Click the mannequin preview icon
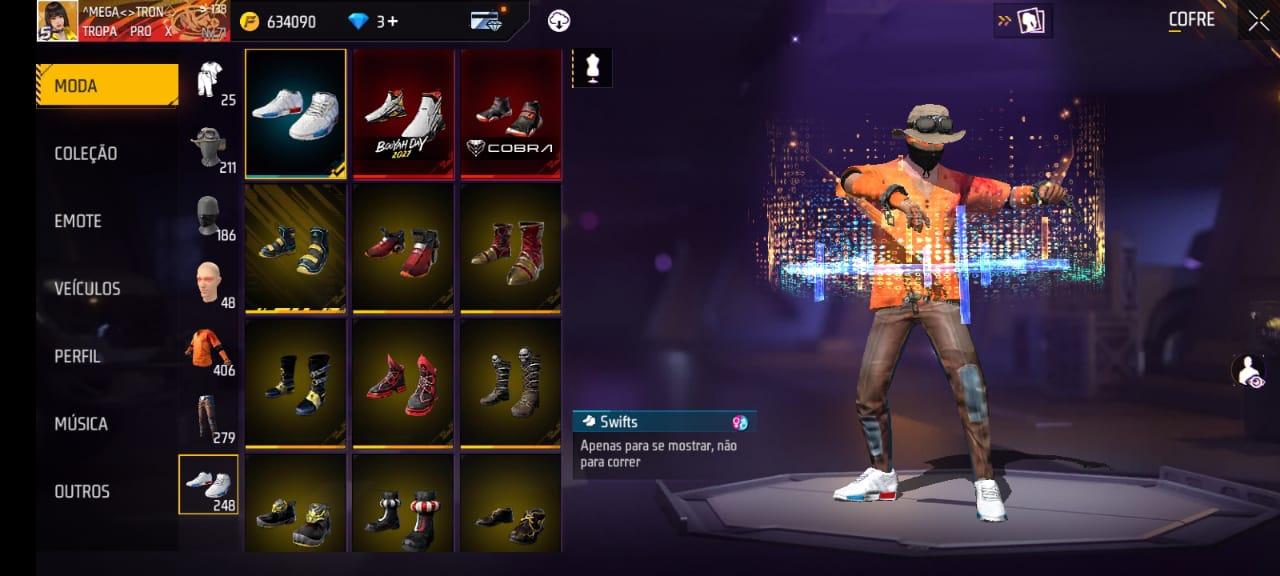1280x576 pixels. [591, 68]
